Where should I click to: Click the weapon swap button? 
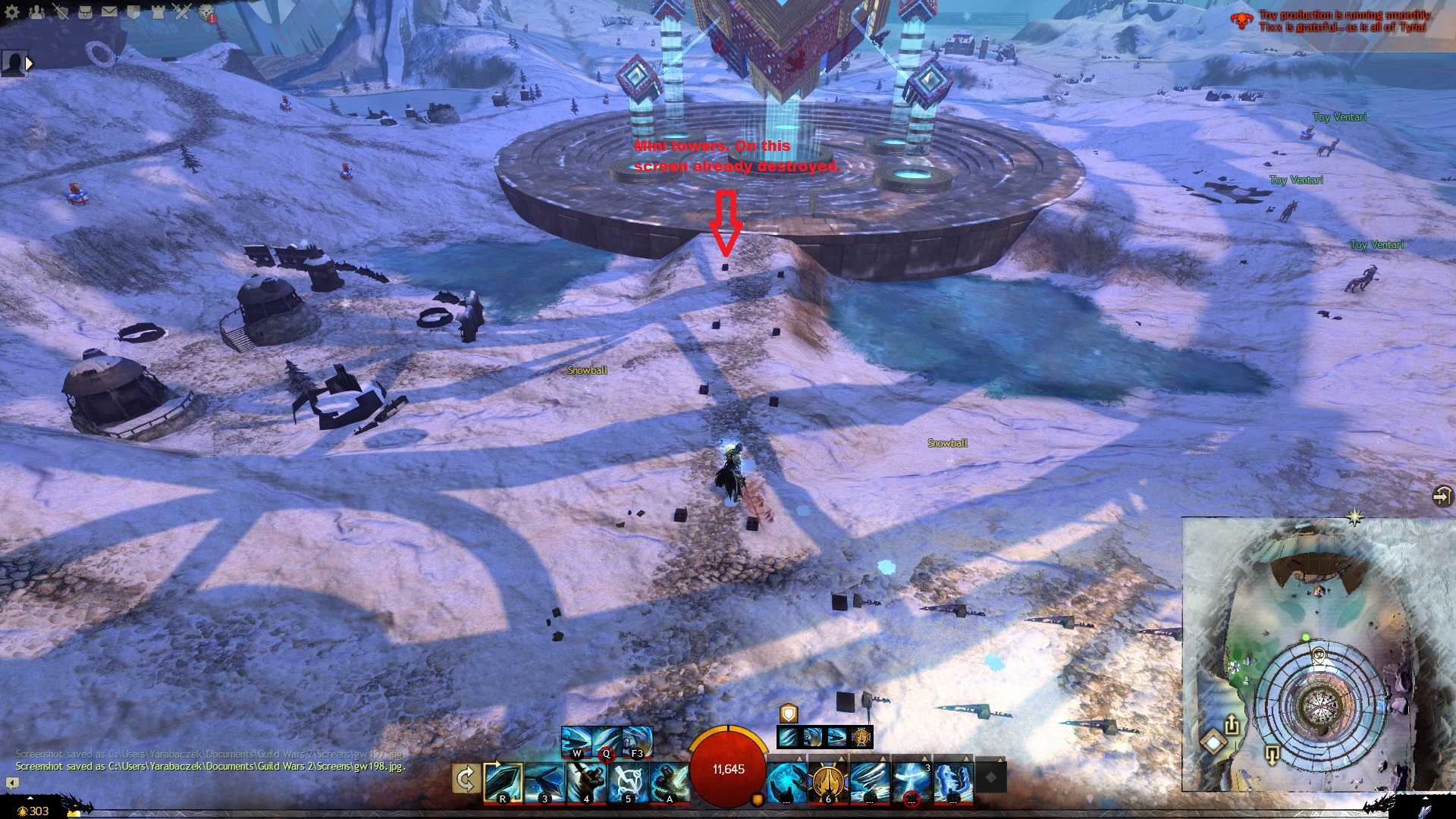[466, 779]
